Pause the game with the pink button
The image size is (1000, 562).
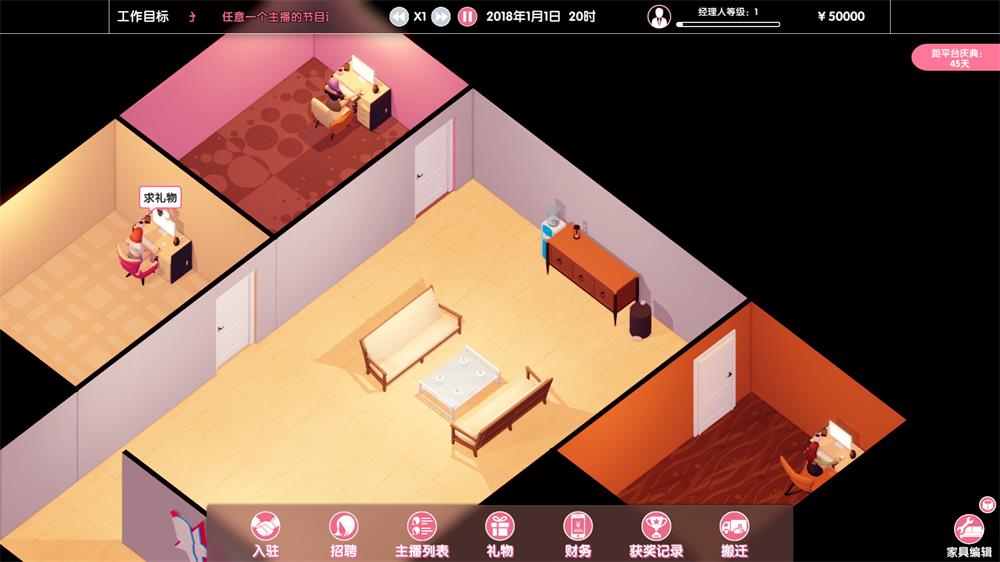coord(467,16)
